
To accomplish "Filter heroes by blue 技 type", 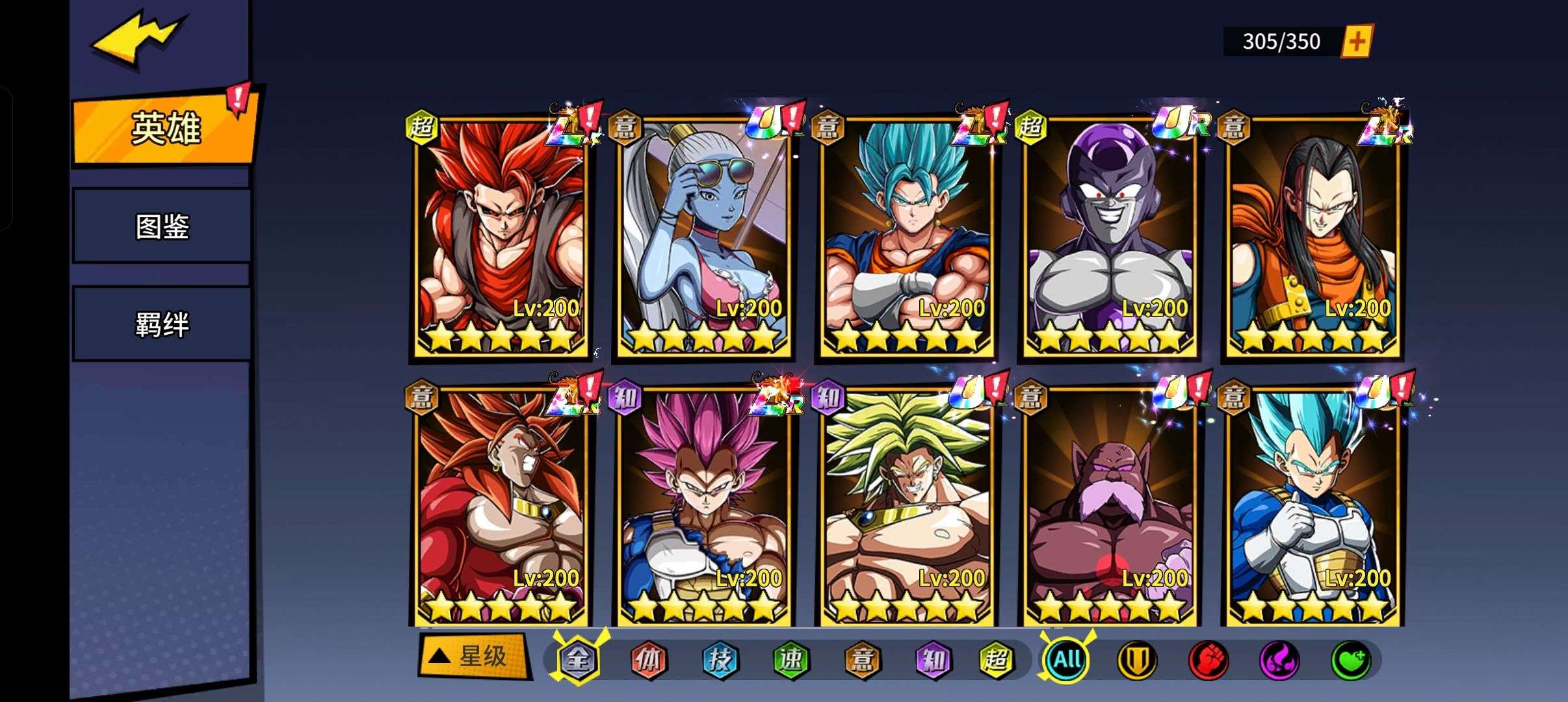I will pos(720,660).
